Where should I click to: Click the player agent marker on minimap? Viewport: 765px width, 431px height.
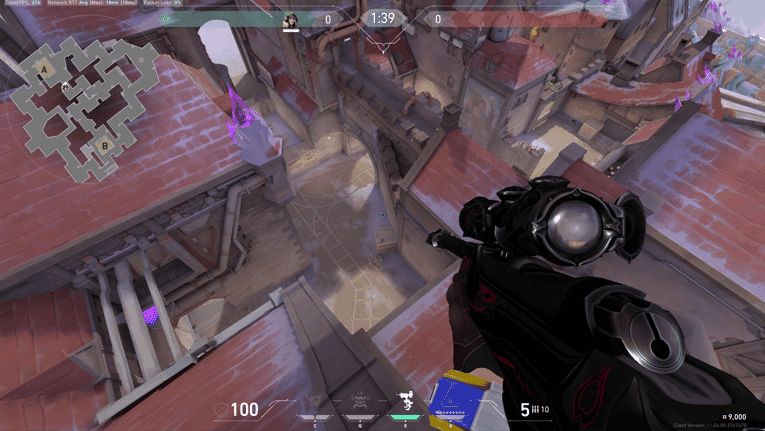pos(66,88)
